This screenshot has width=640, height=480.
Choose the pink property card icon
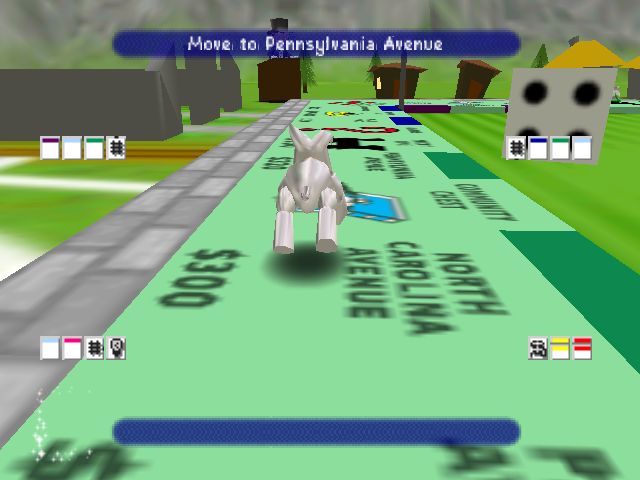(72, 348)
